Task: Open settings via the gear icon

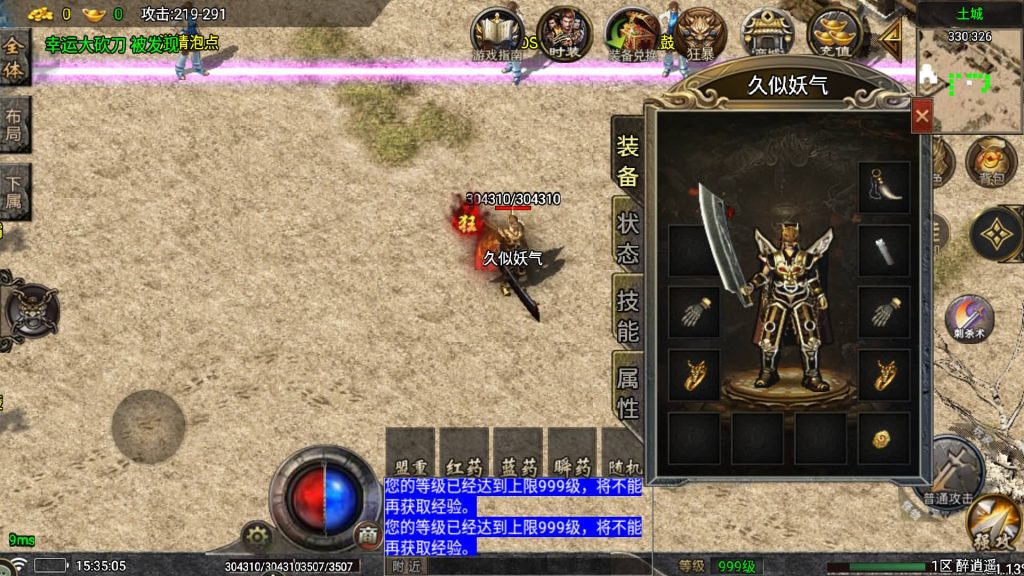Action: 257,536
